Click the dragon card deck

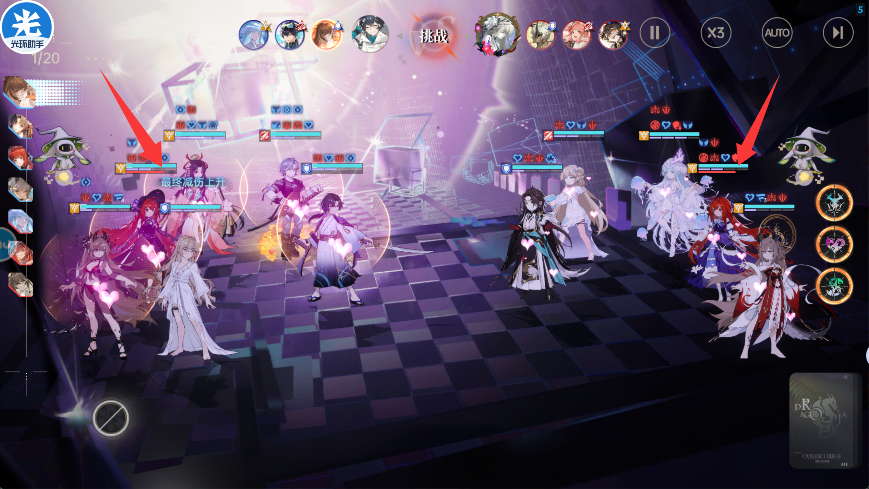tap(824, 420)
